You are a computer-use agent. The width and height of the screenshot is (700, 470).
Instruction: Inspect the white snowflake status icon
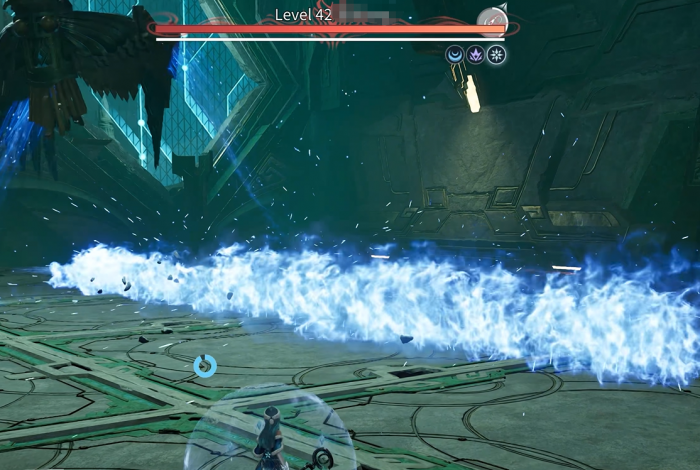point(496,55)
